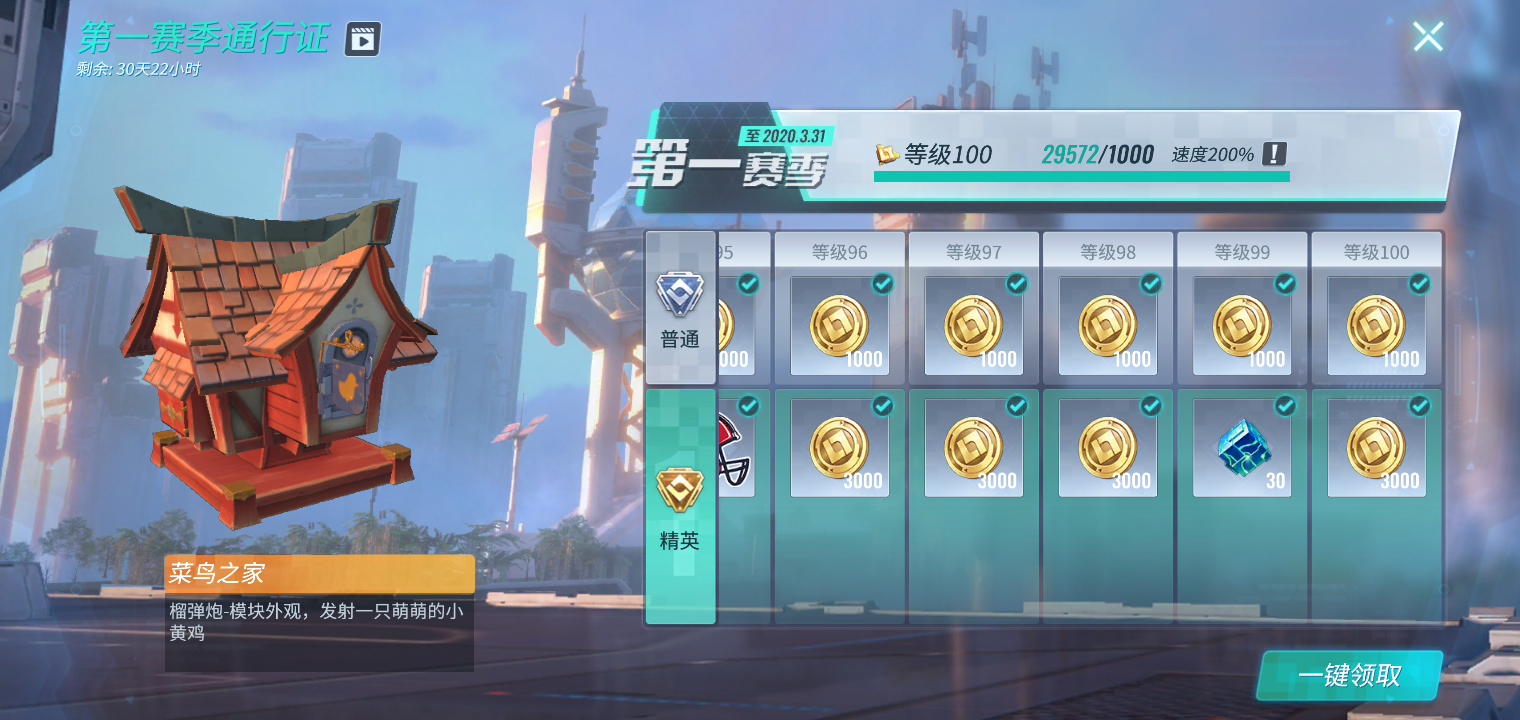This screenshot has height=720, width=1520.
Task: Click the green checkmark on the 等级100 normal reward
Action: coord(1419,284)
